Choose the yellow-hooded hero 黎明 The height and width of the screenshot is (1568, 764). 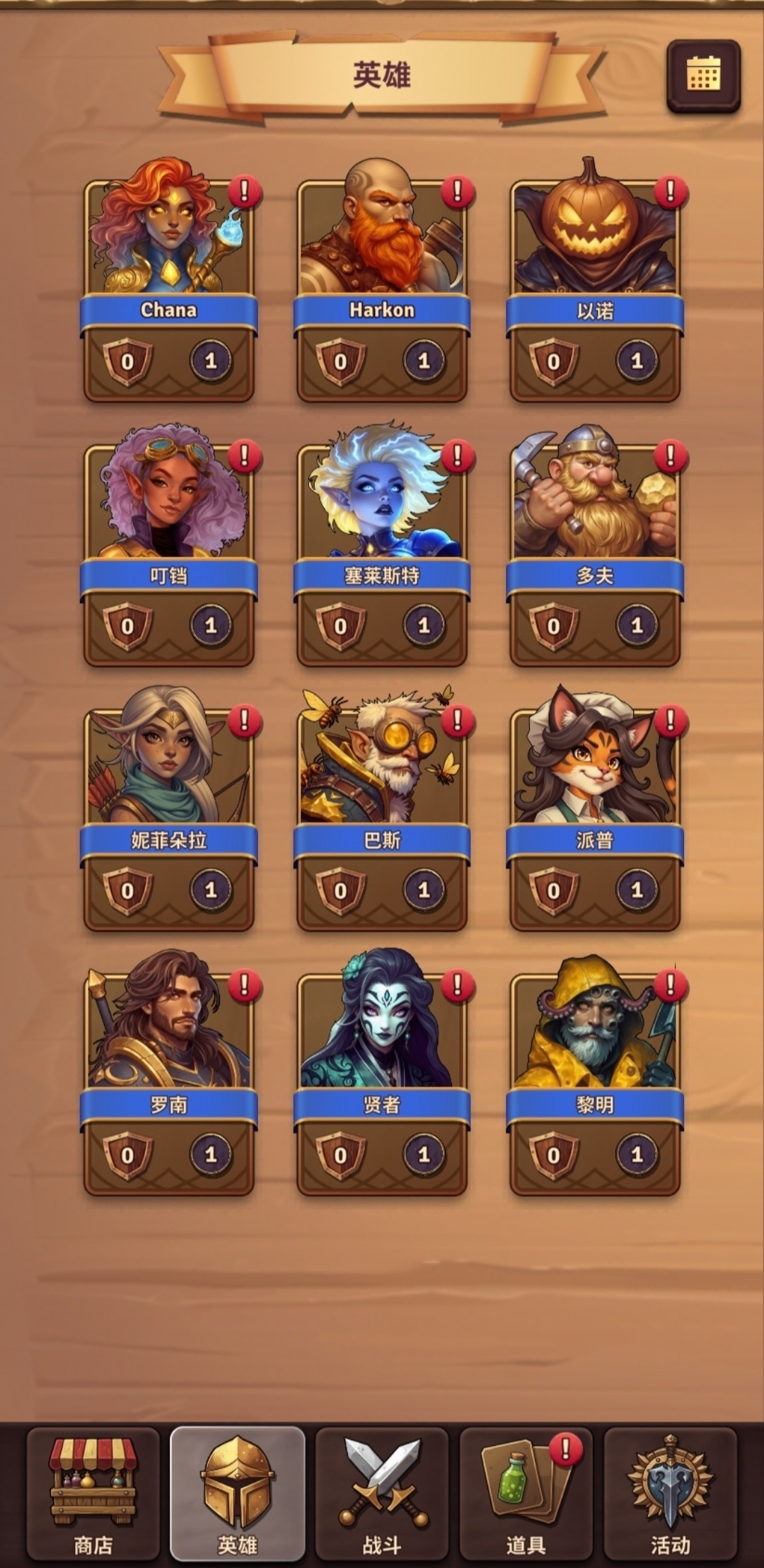click(x=595, y=1079)
